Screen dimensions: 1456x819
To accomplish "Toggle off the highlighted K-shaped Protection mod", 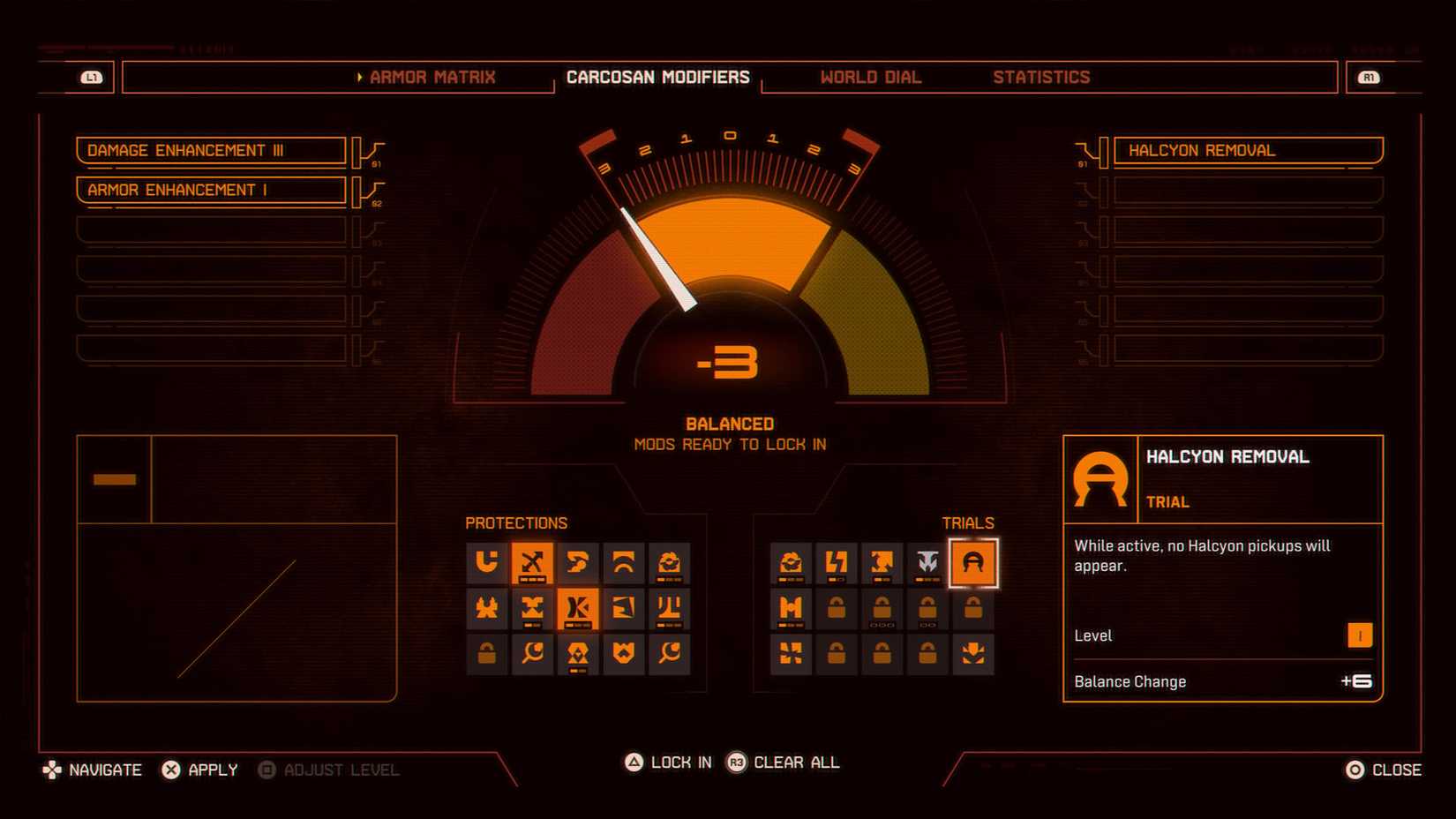I will point(579,609).
